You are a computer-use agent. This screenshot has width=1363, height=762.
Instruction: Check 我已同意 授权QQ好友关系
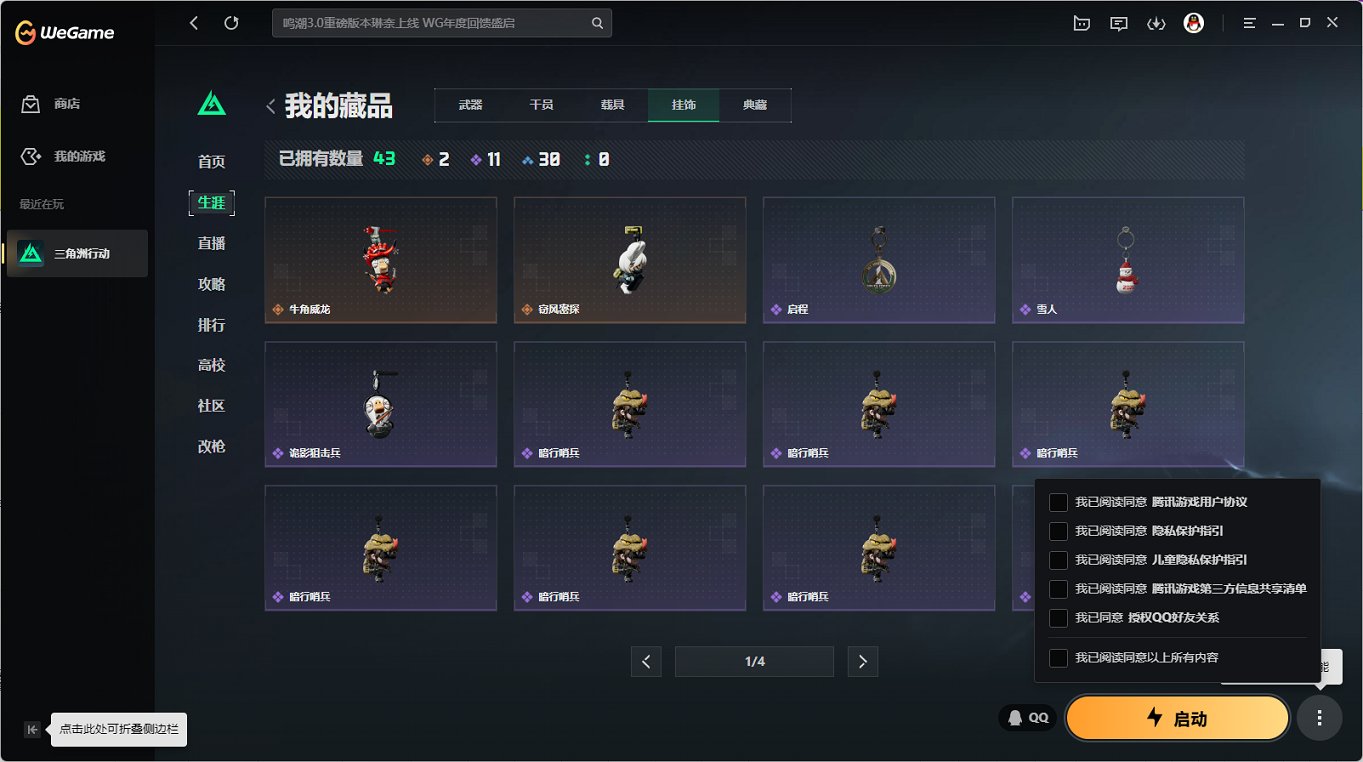pos(1056,618)
